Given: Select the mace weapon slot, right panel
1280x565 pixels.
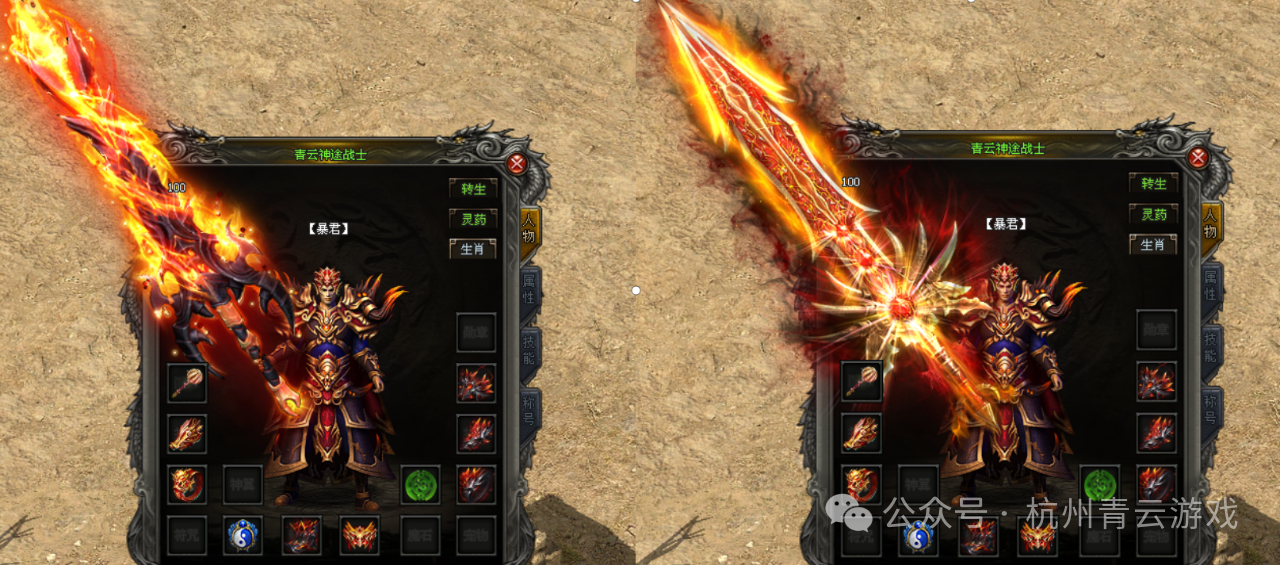Looking at the screenshot, I should (x=861, y=380).
